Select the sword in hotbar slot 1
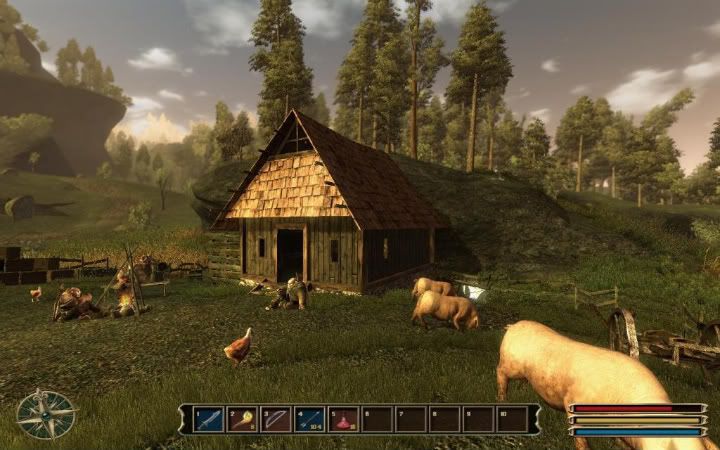Image resolution: width=720 pixels, height=450 pixels. (x=208, y=419)
